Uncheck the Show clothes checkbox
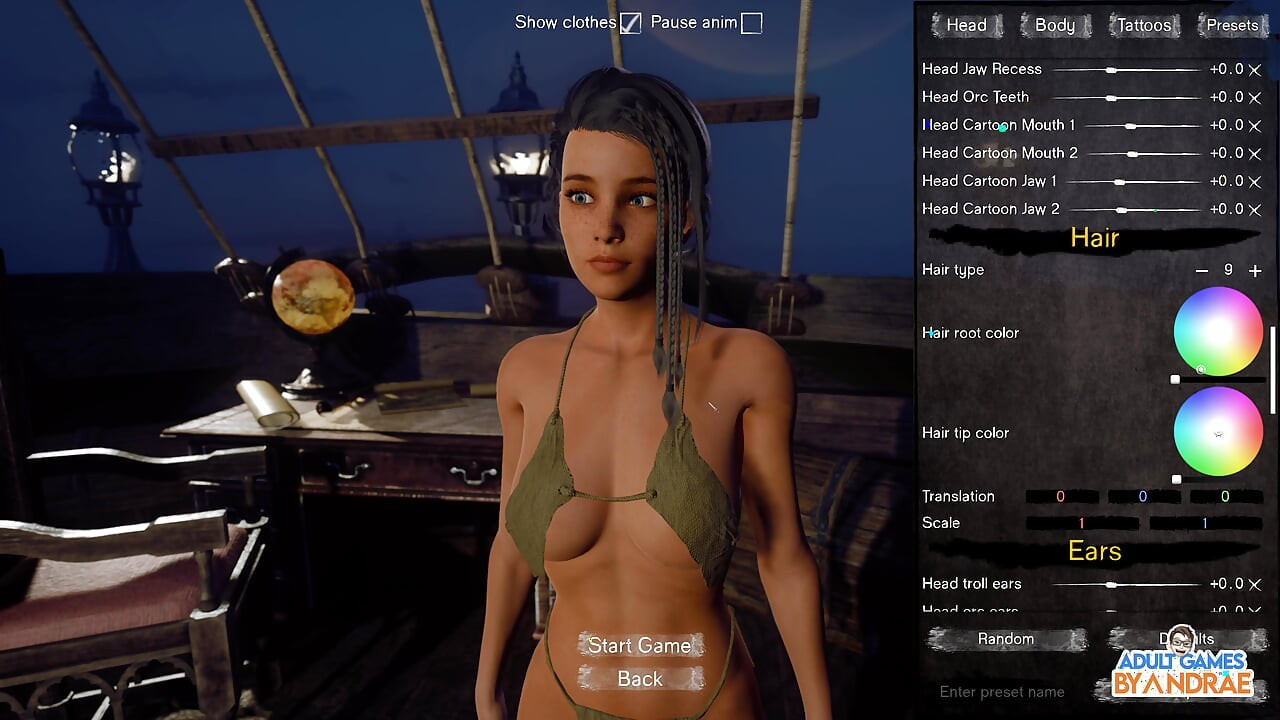 (x=631, y=21)
